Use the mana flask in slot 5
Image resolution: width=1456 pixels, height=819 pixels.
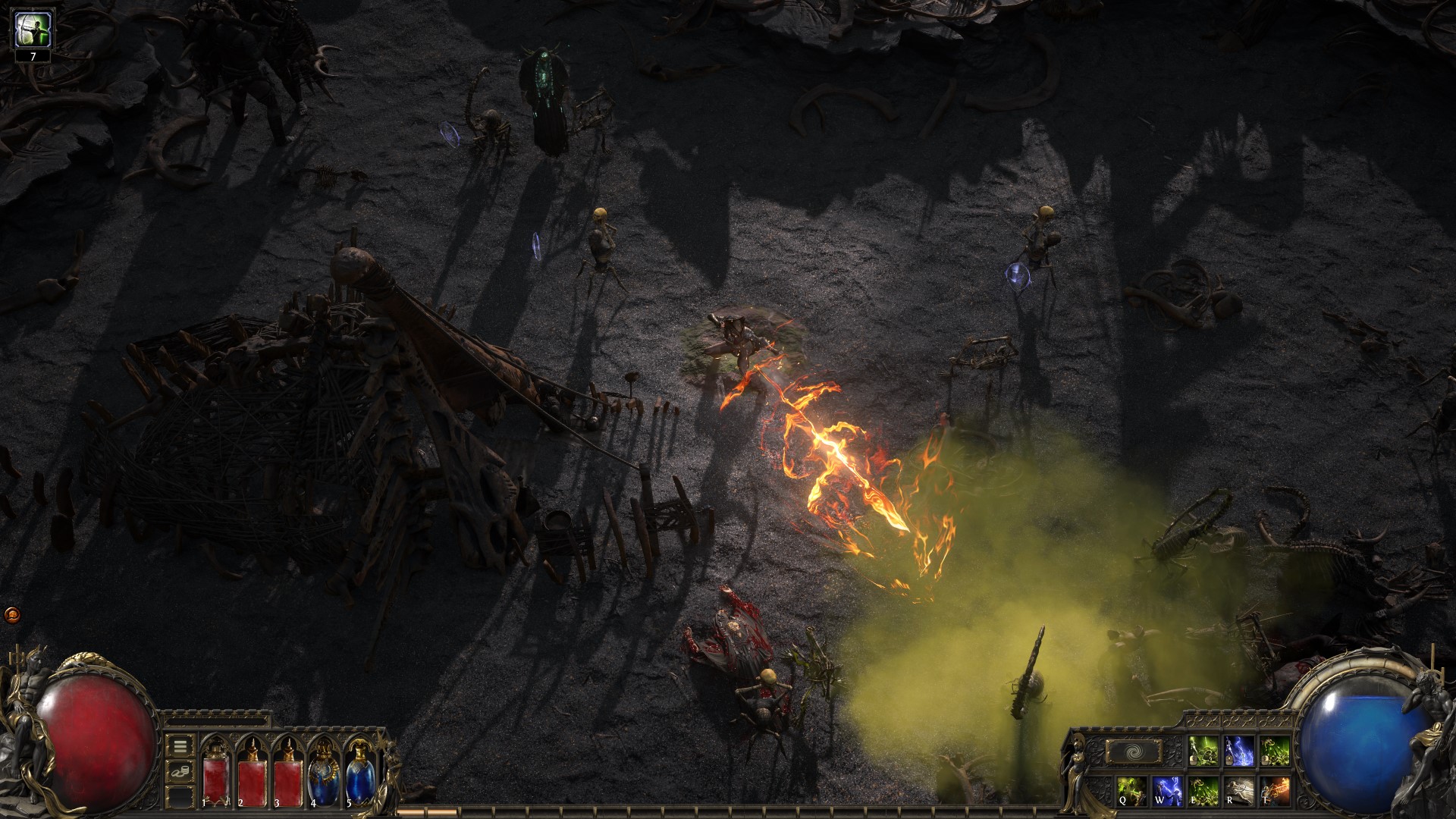coord(359,779)
